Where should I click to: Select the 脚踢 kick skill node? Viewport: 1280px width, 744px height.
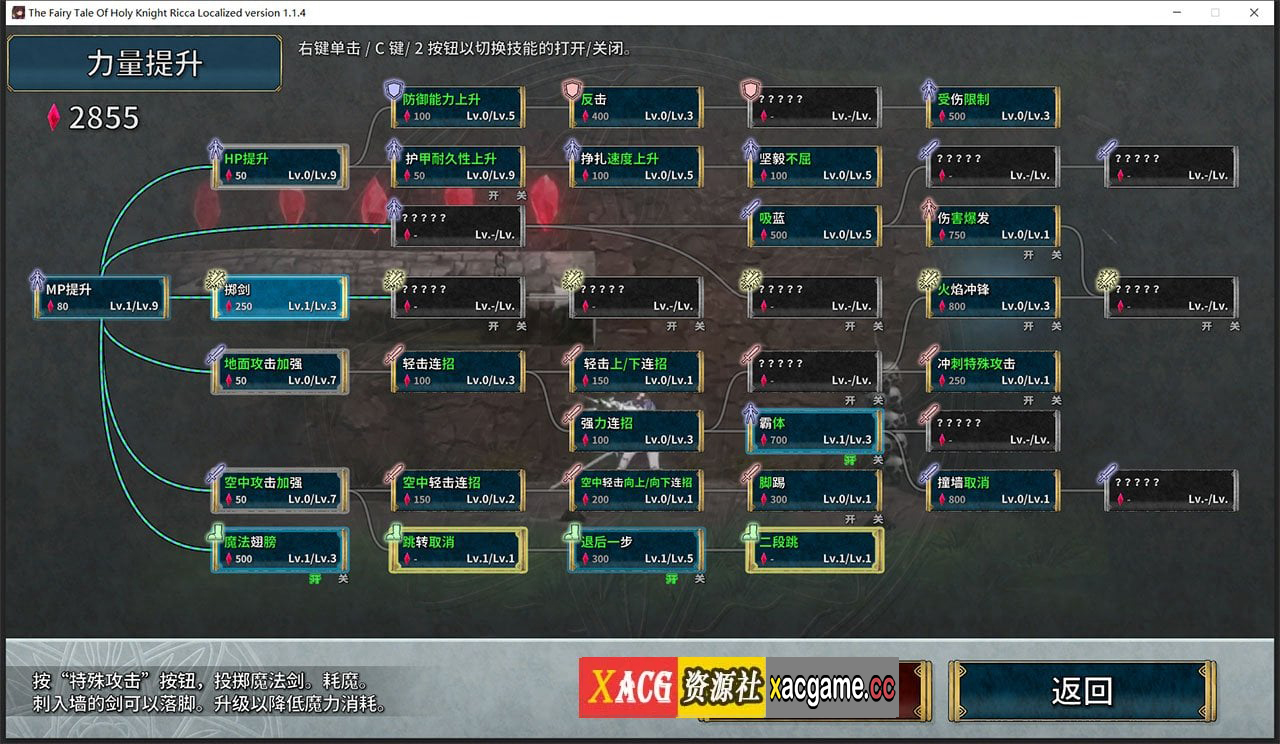point(814,490)
